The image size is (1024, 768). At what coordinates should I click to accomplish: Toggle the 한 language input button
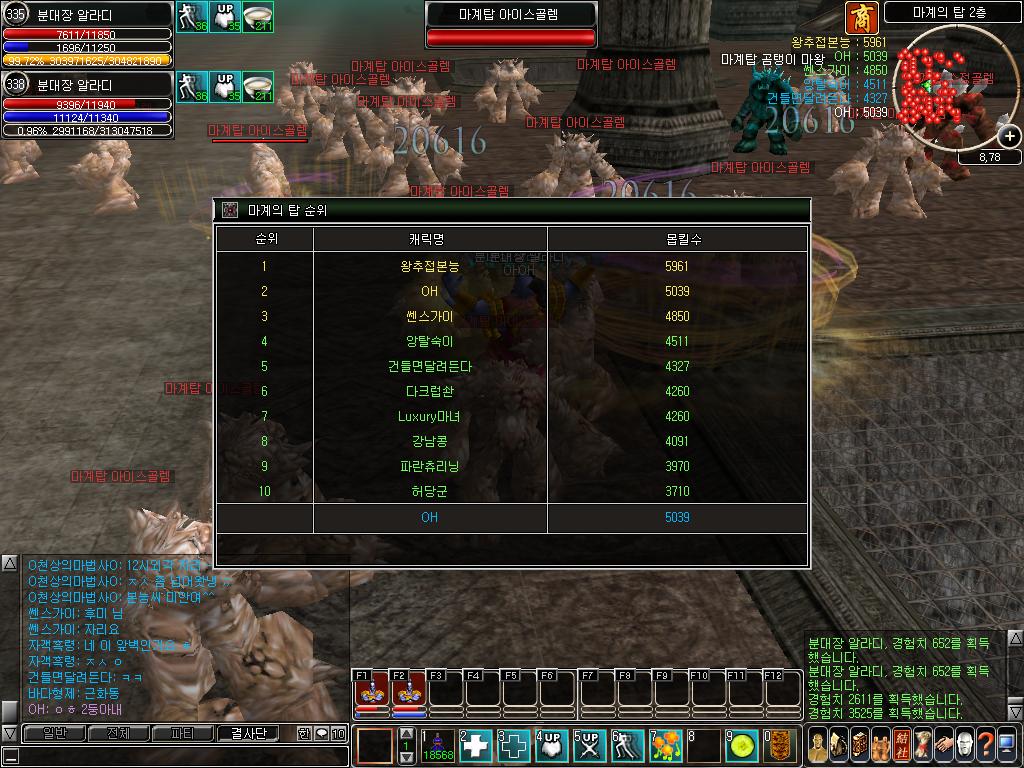(x=304, y=733)
